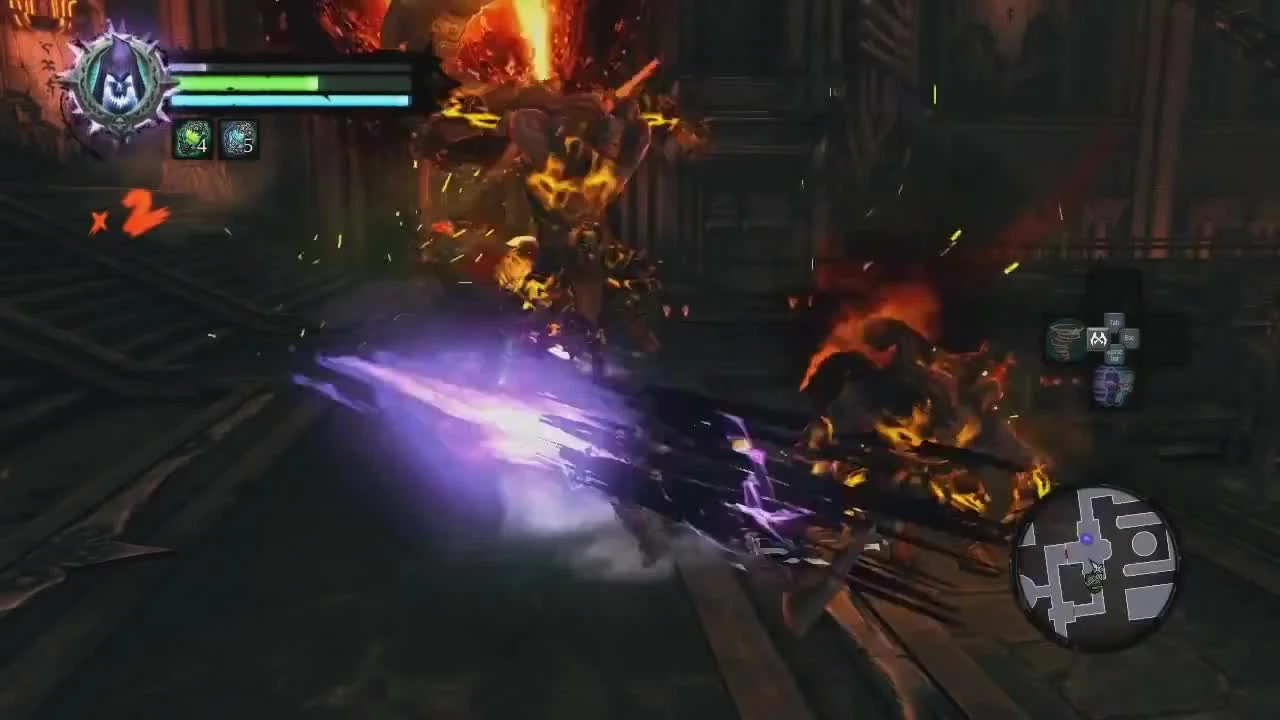Expand the potion quickslot tray
1280x720 pixels.
(213, 139)
